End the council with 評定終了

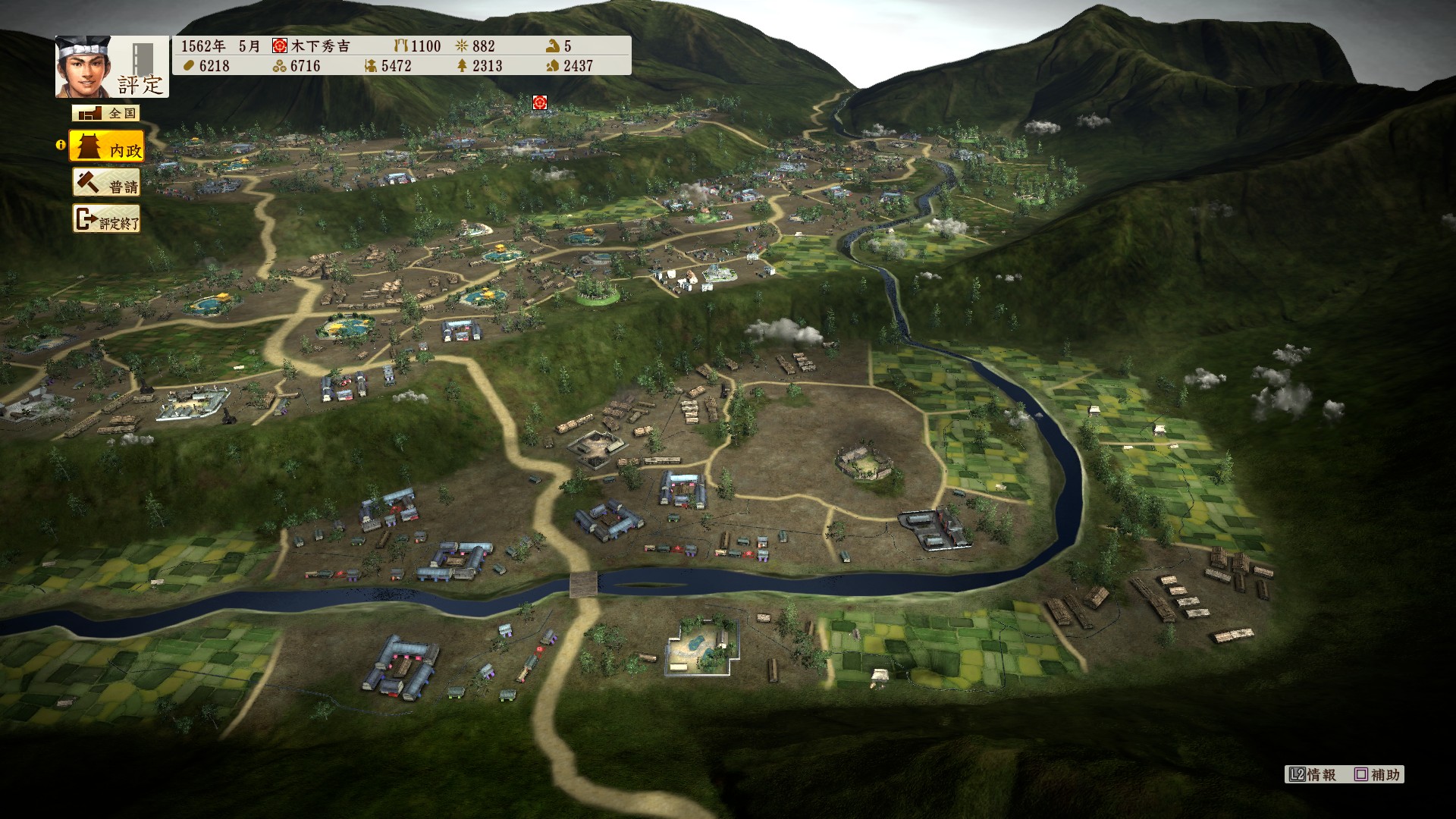tap(107, 220)
